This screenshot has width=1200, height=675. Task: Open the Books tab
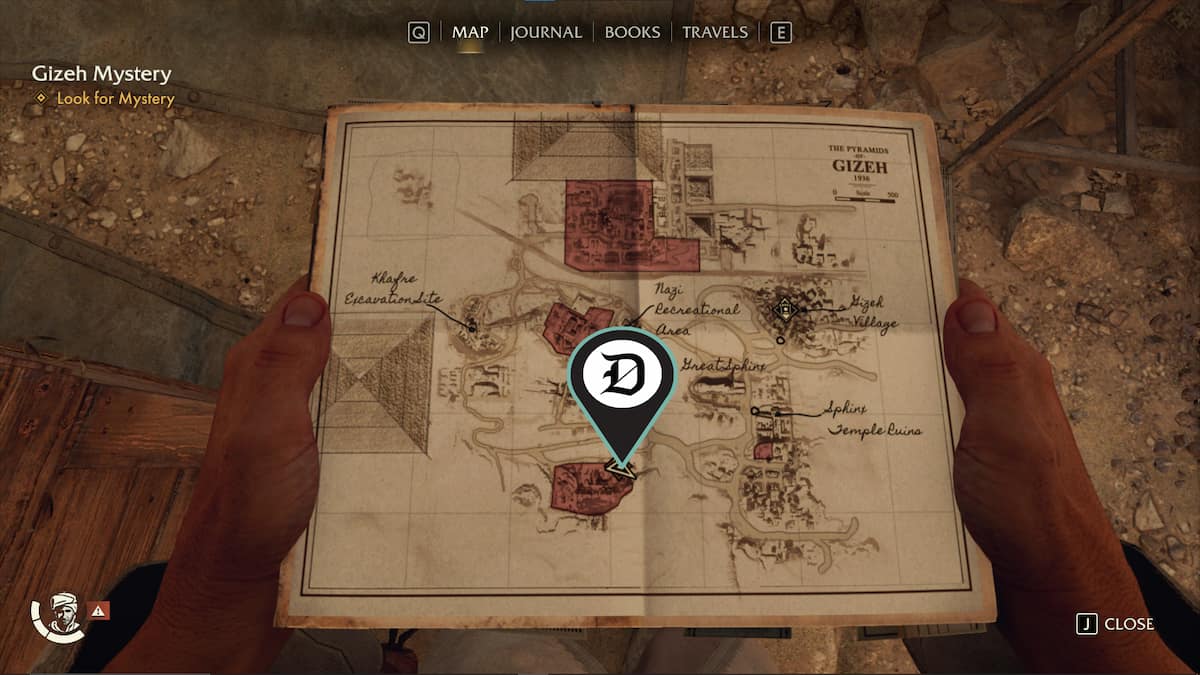pos(632,32)
